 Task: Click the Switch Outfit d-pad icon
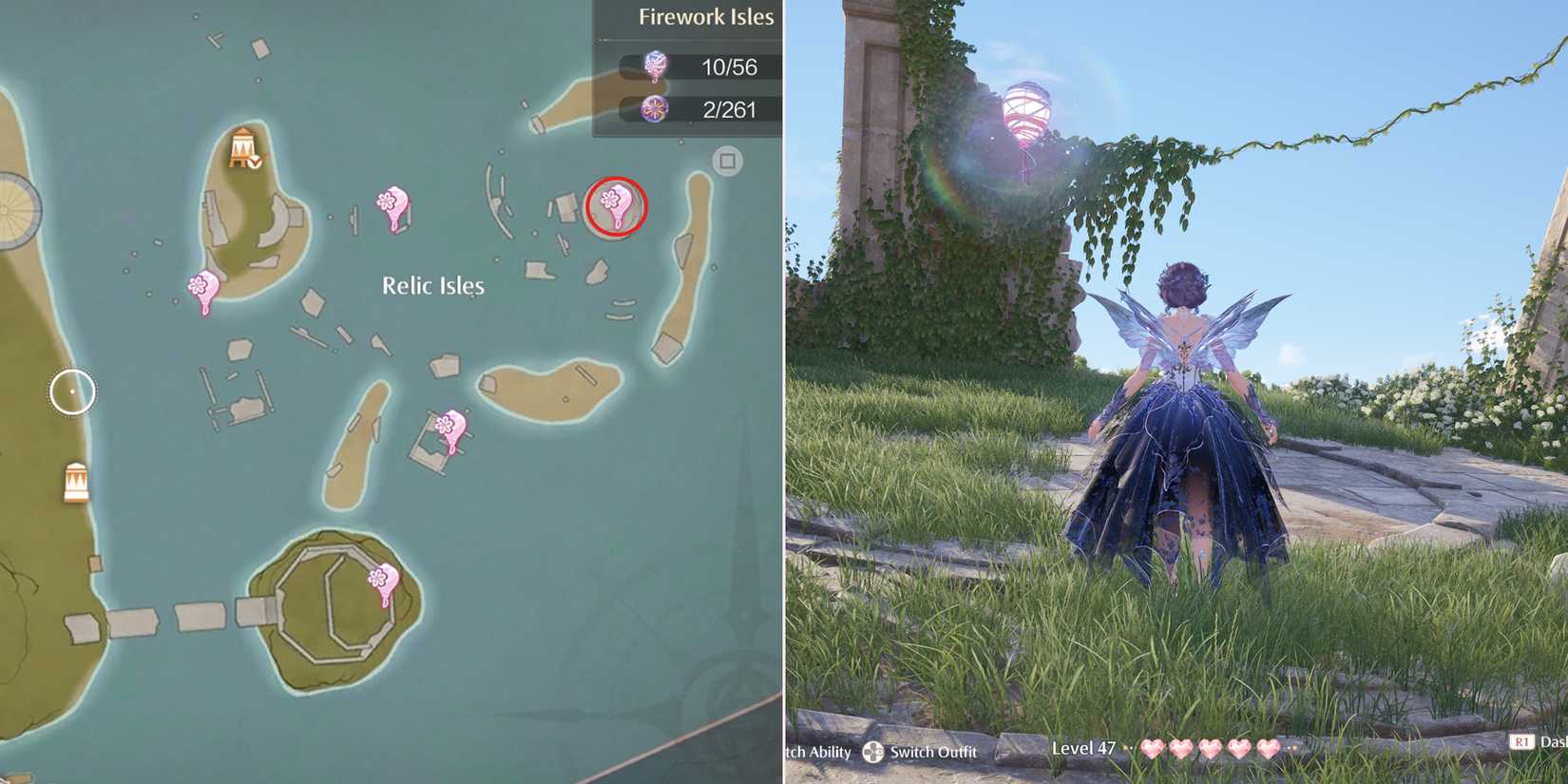(x=871, y=752)
